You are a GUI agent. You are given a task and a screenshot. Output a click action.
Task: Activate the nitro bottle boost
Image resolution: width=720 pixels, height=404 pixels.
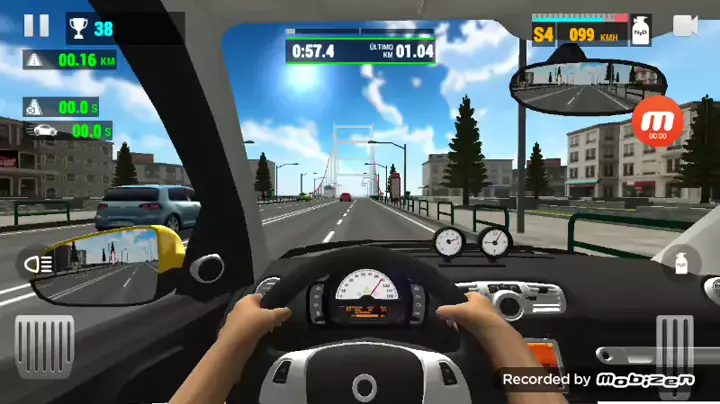pyautogui.click(x=682, y=264)
